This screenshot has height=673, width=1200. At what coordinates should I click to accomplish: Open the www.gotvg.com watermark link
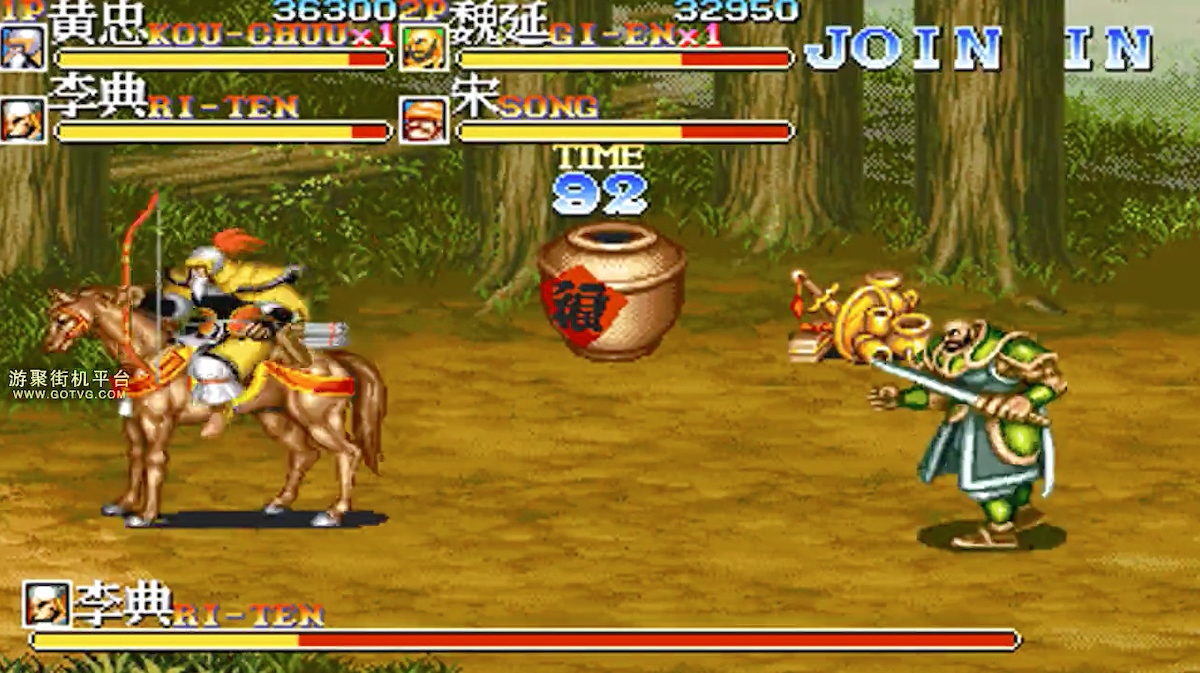coord(68,394)
